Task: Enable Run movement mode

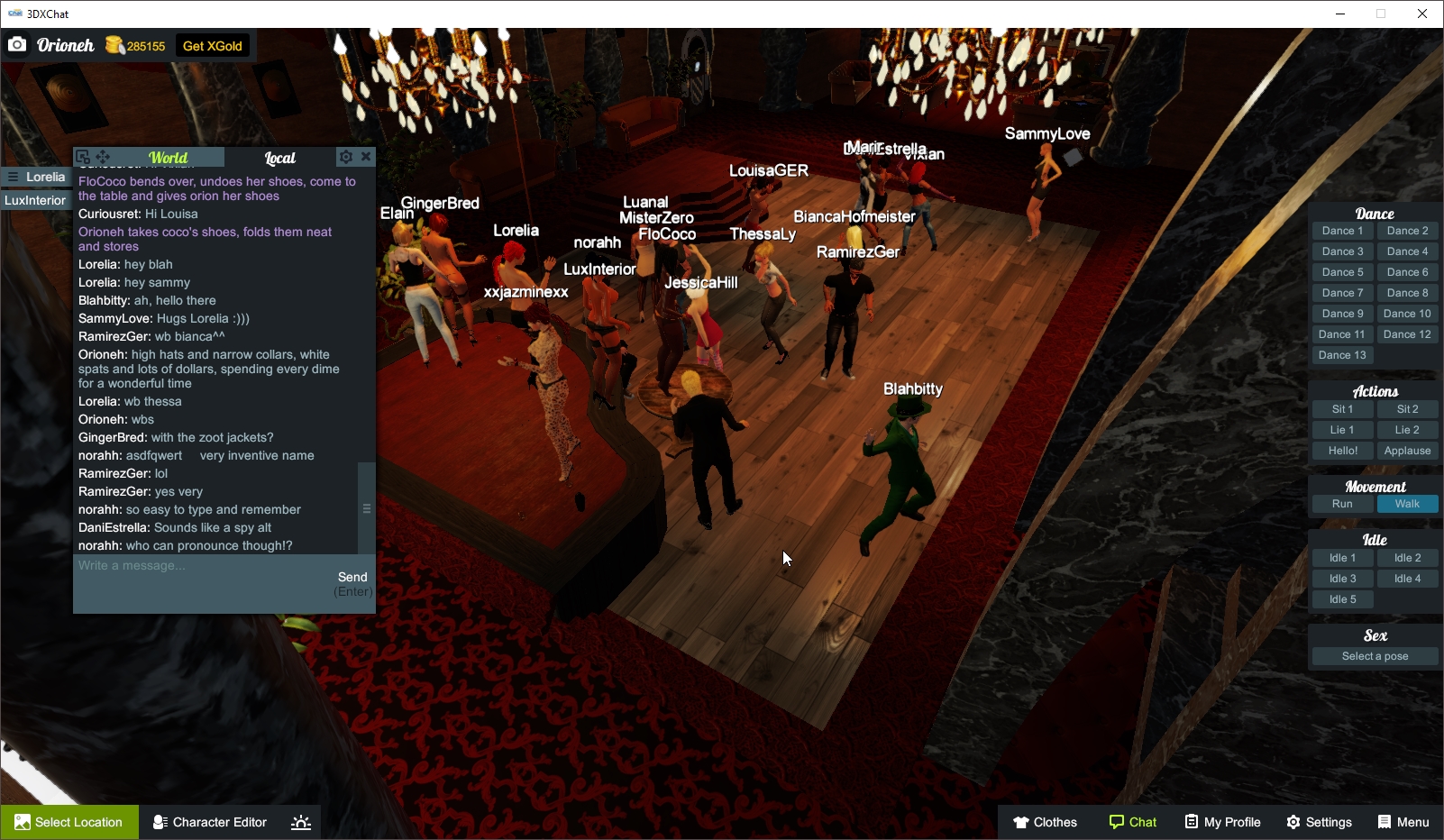Action: pos(1342,504)
